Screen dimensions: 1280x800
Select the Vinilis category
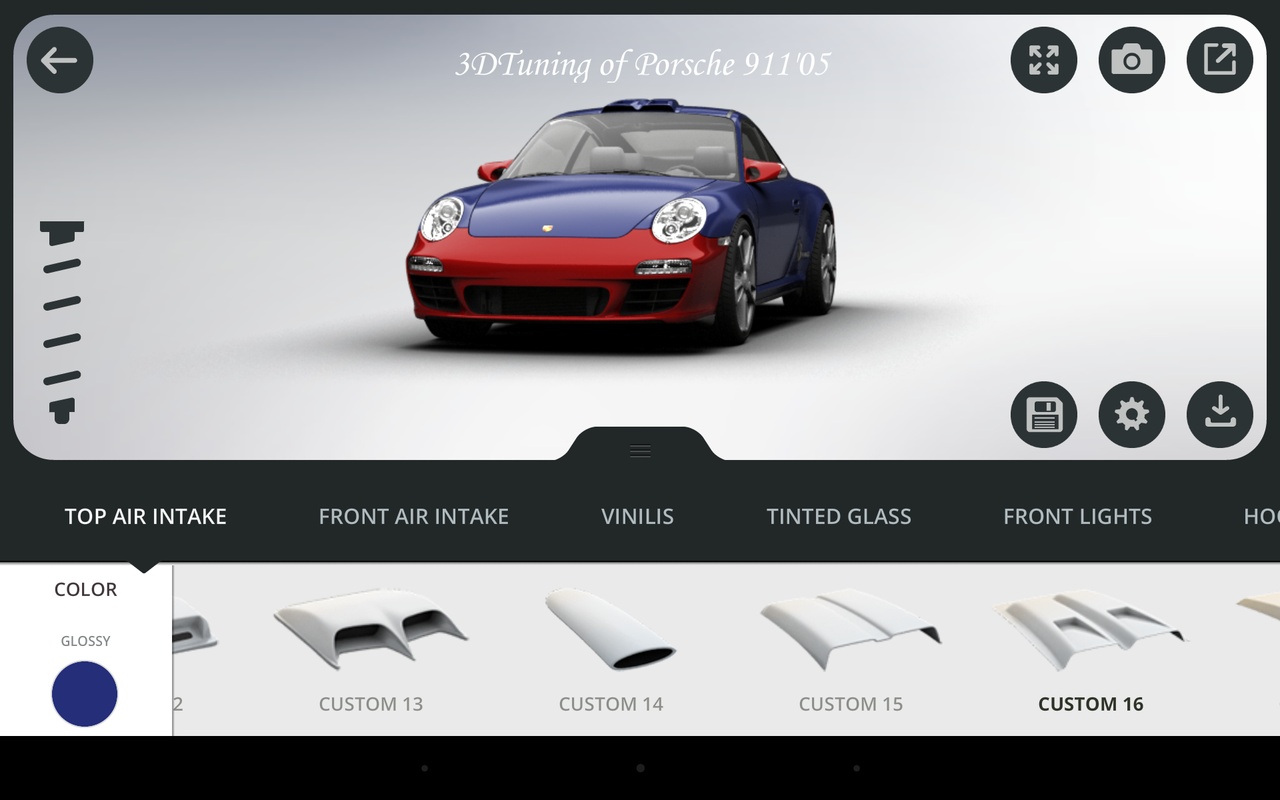(x=637, y=516)
